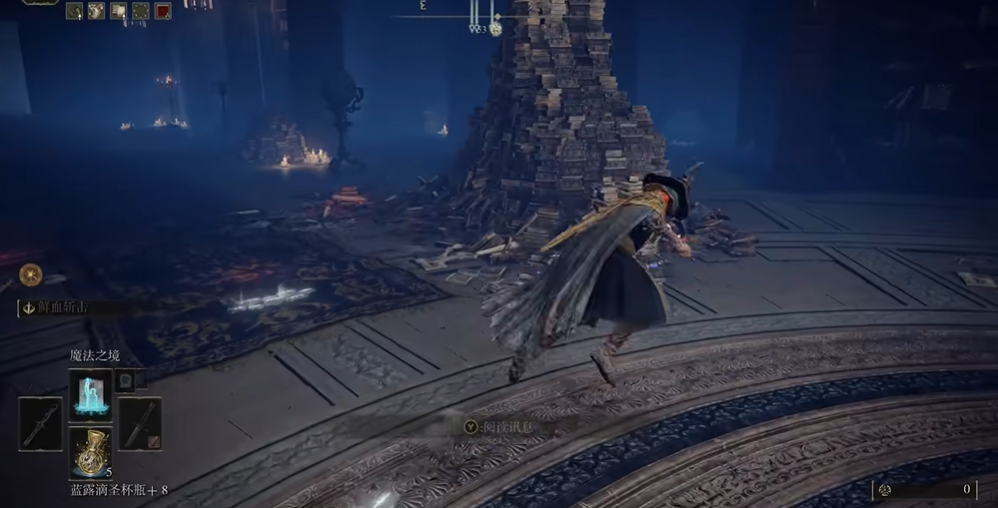Click the round golden icon above the skill label
The height and width of the screenshot is (508, 998).
[30, 273]
